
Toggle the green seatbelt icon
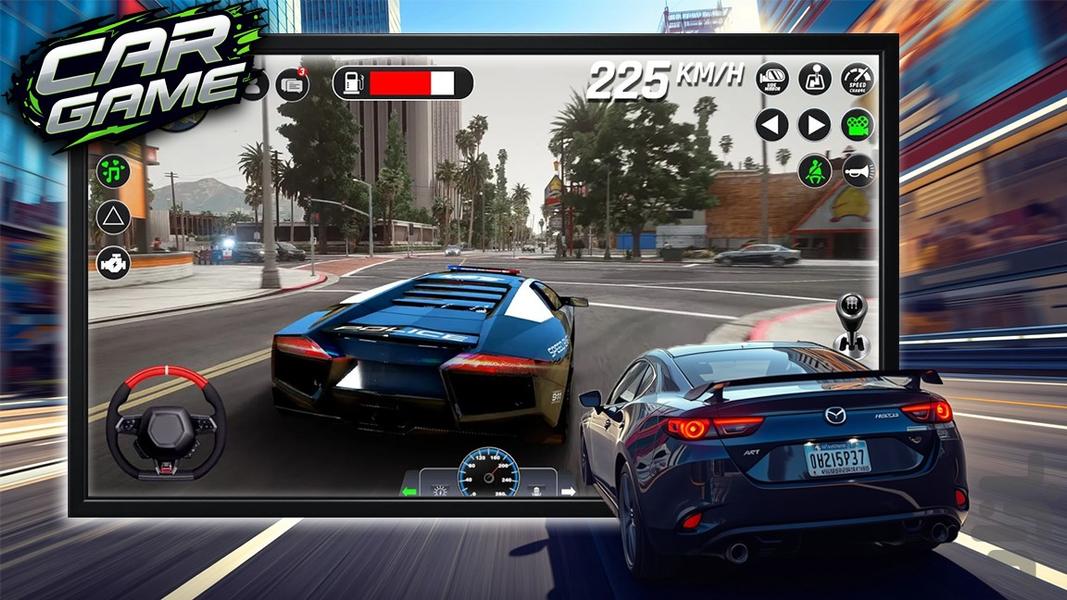click(x=815, y=170)
